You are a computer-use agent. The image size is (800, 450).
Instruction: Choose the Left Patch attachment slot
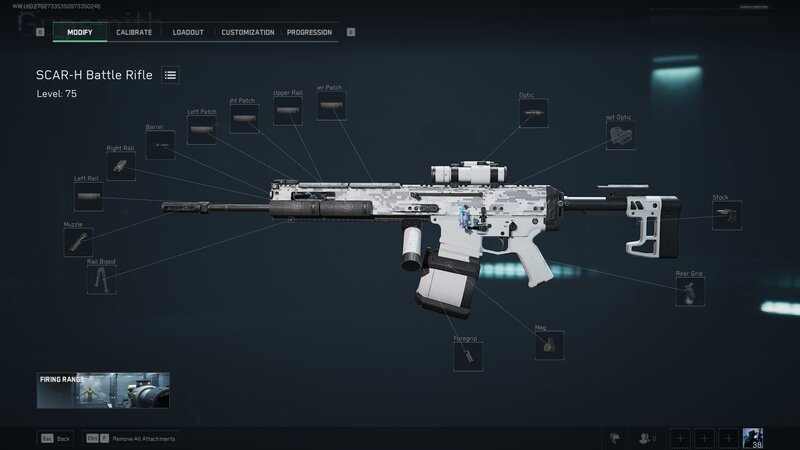tap(201, 130)
